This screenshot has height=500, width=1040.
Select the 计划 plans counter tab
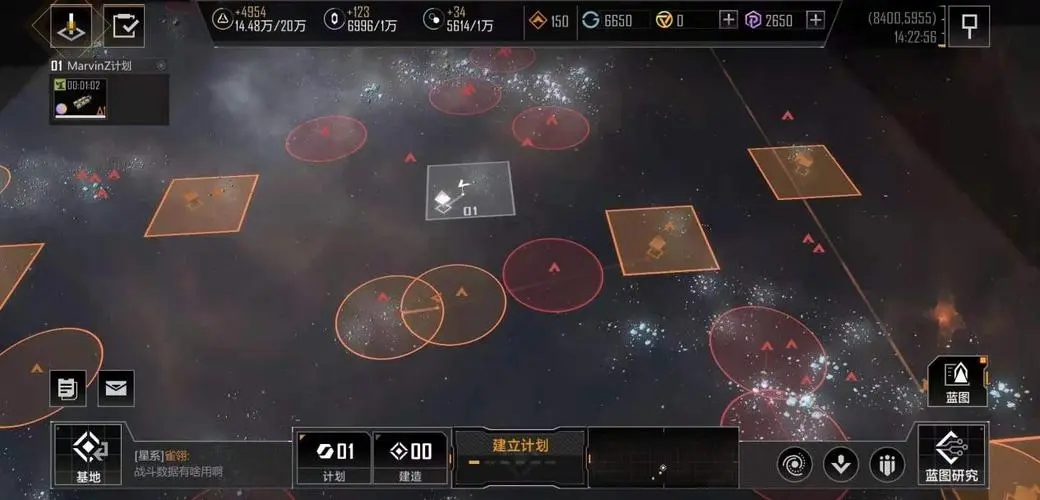pyautogui.click(x=333, y=458)
